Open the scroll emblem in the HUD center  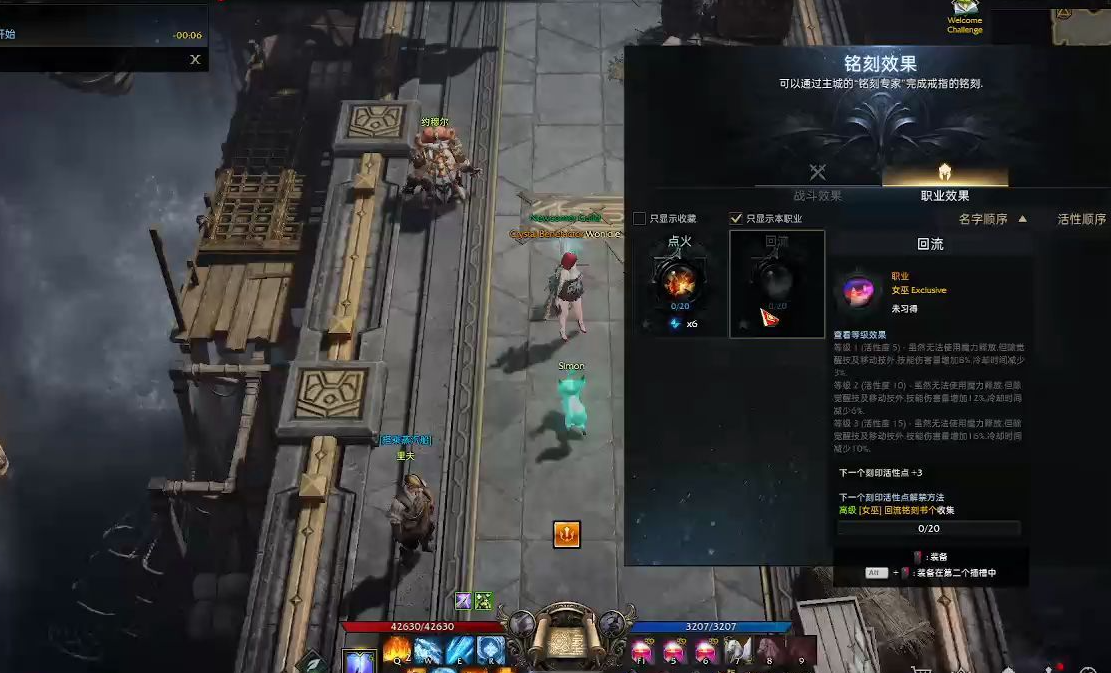(x=566, y=638)
